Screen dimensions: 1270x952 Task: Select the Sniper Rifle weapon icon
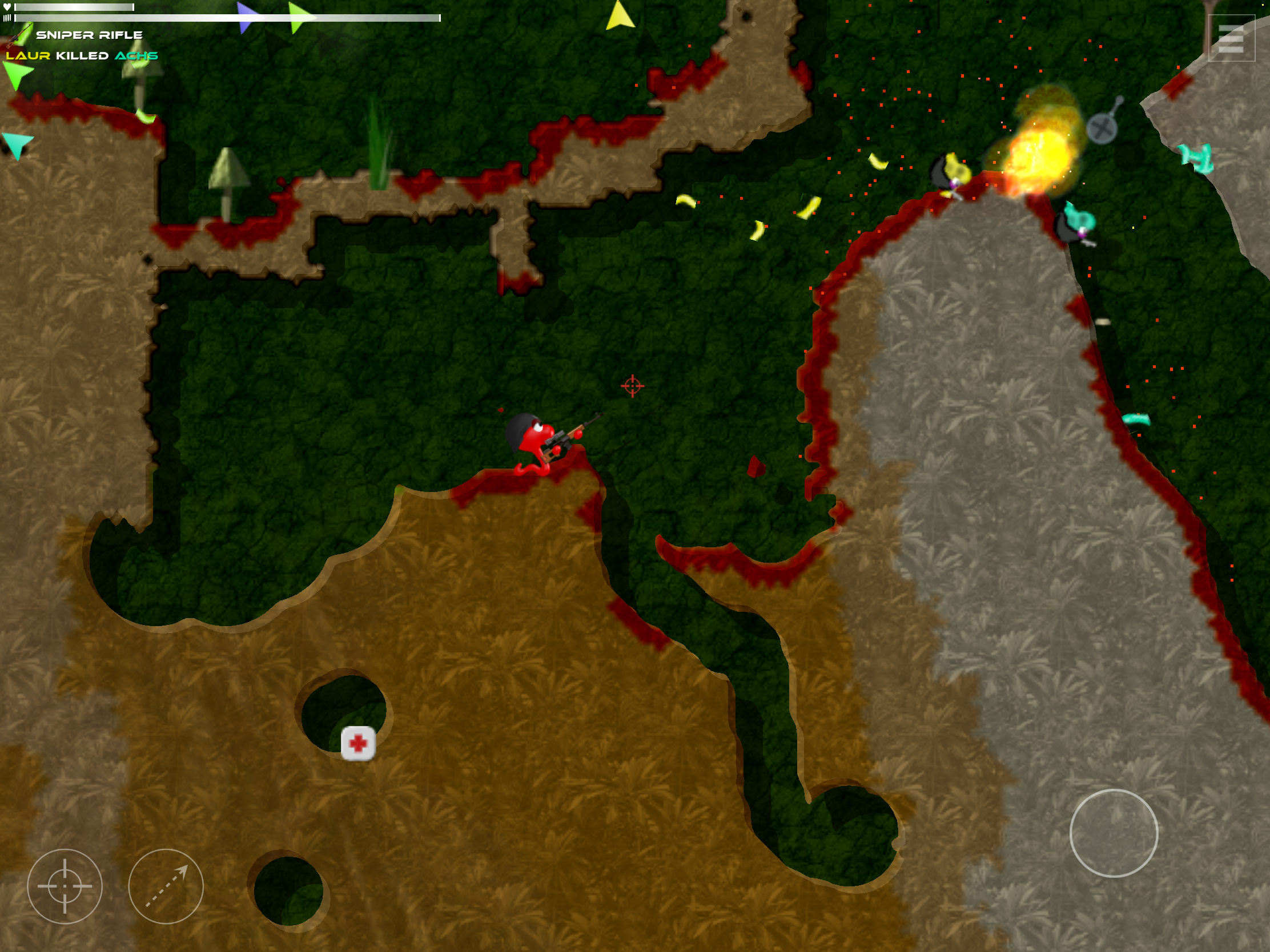pos(19,35)
